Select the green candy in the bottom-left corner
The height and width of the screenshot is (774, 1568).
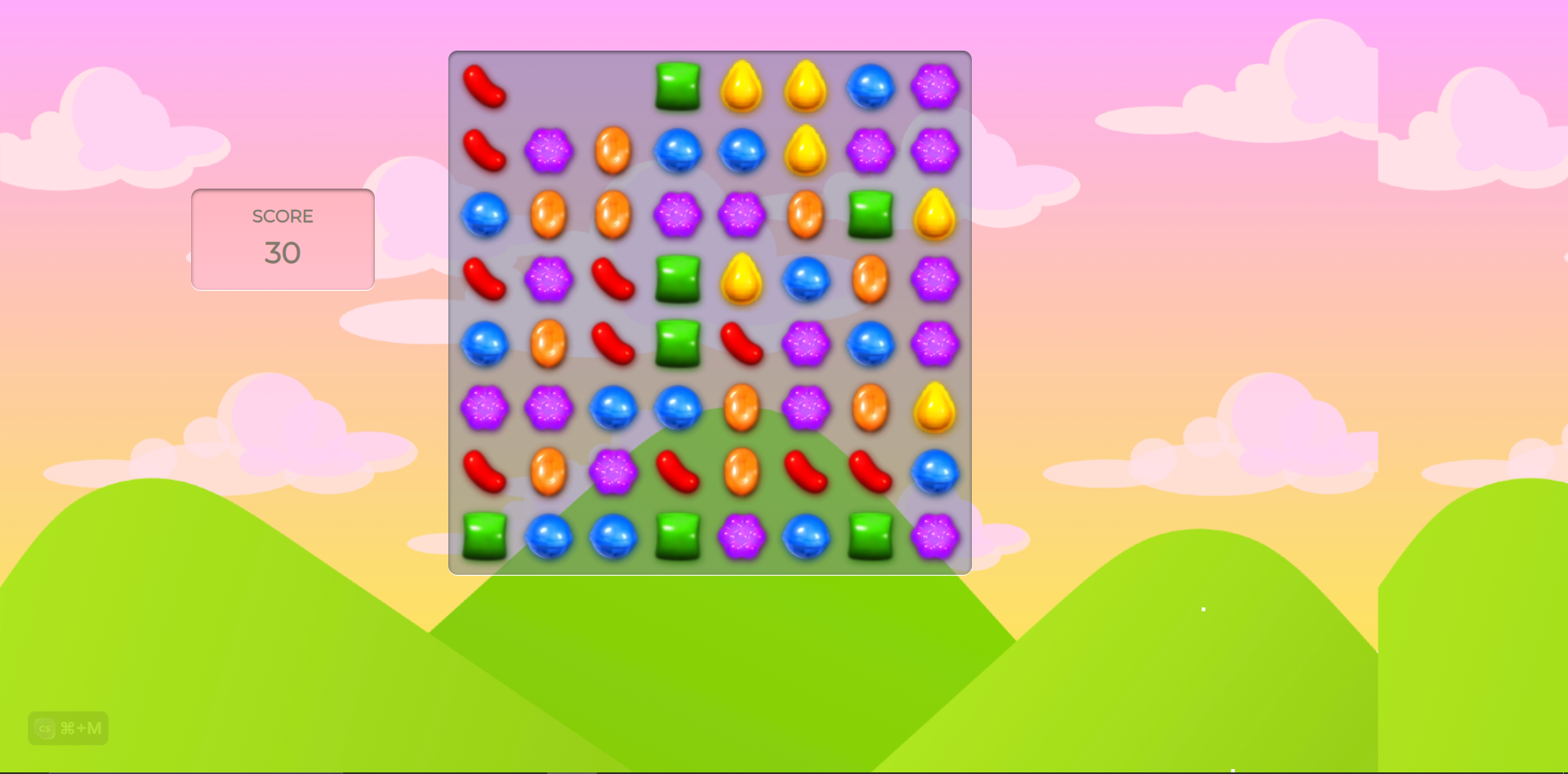click(484, 538)
